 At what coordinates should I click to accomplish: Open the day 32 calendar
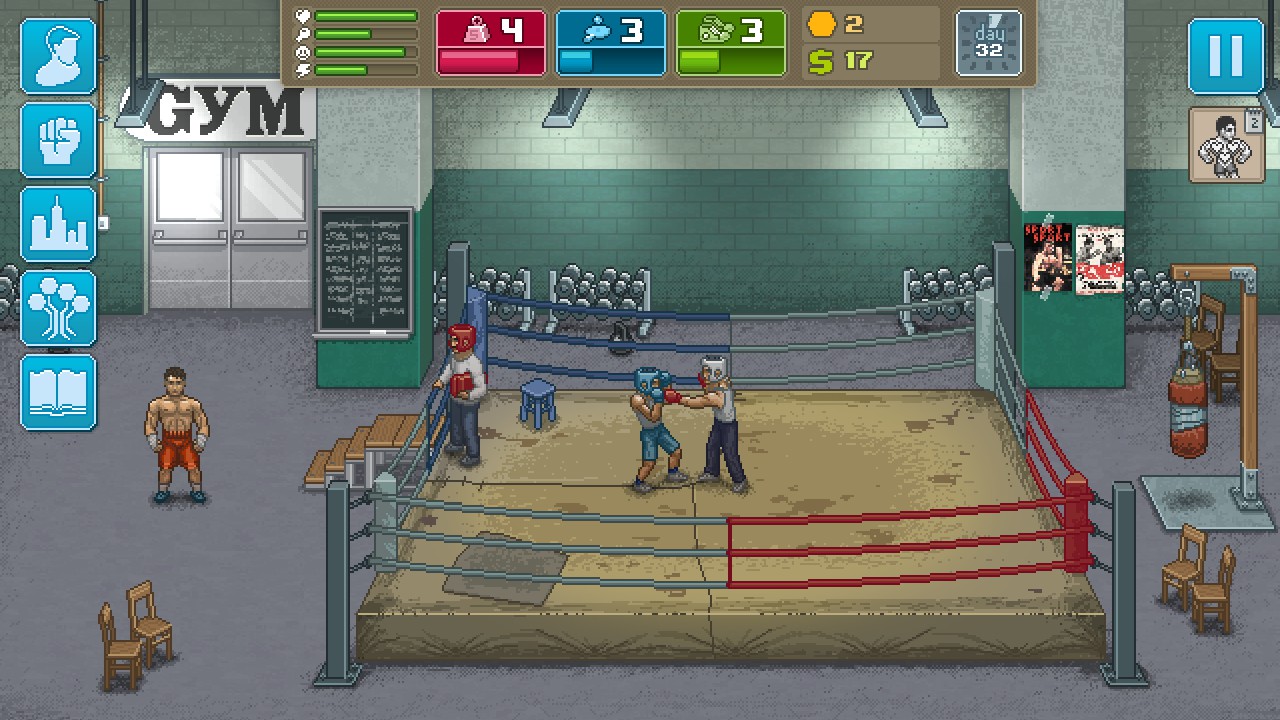pyautogui.click(x=989, y=43)
